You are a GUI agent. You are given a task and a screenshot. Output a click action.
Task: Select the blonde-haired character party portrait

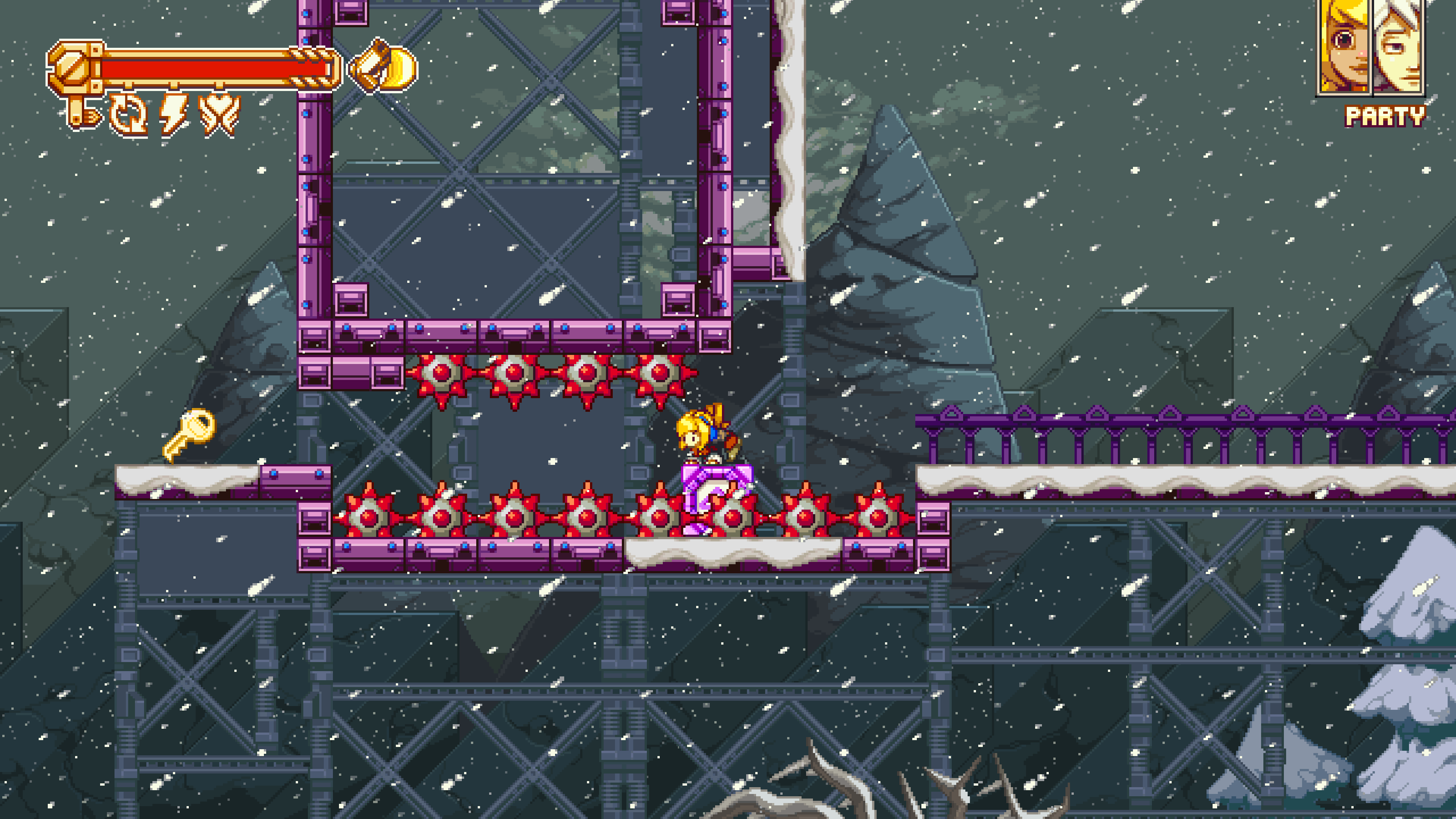pos(1345,46)
